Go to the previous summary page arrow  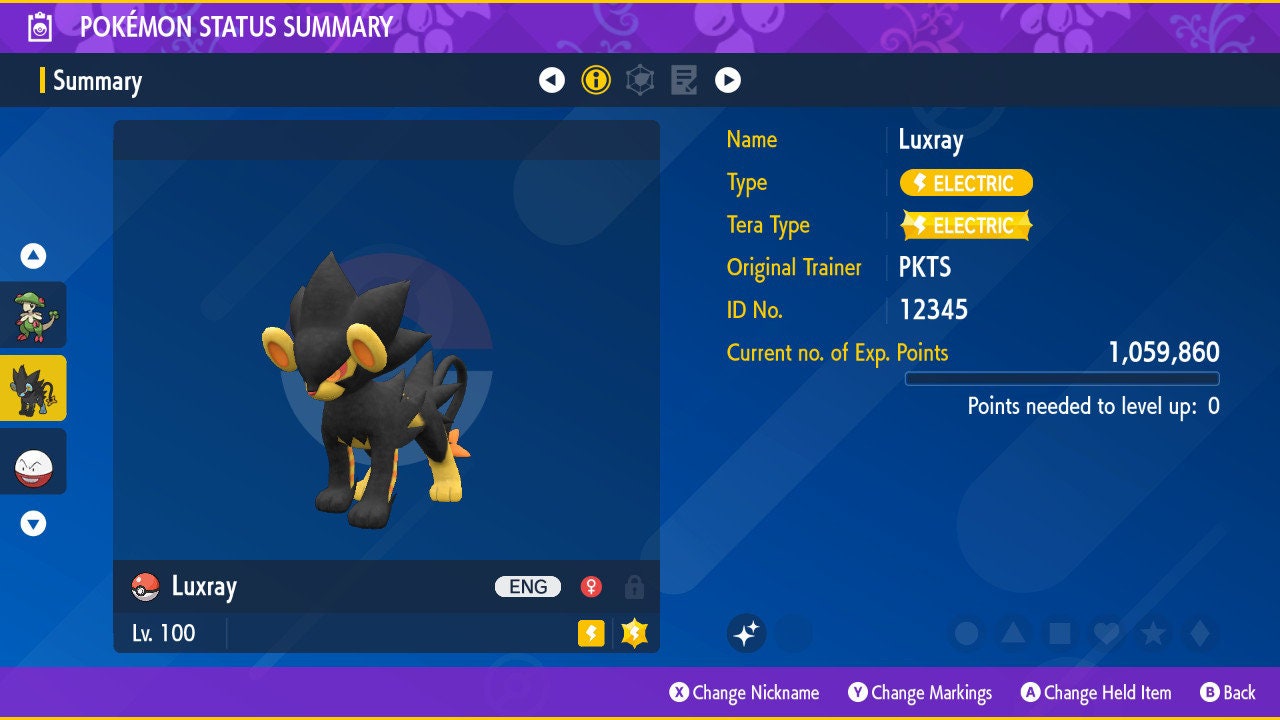click(x=552, y=80)
